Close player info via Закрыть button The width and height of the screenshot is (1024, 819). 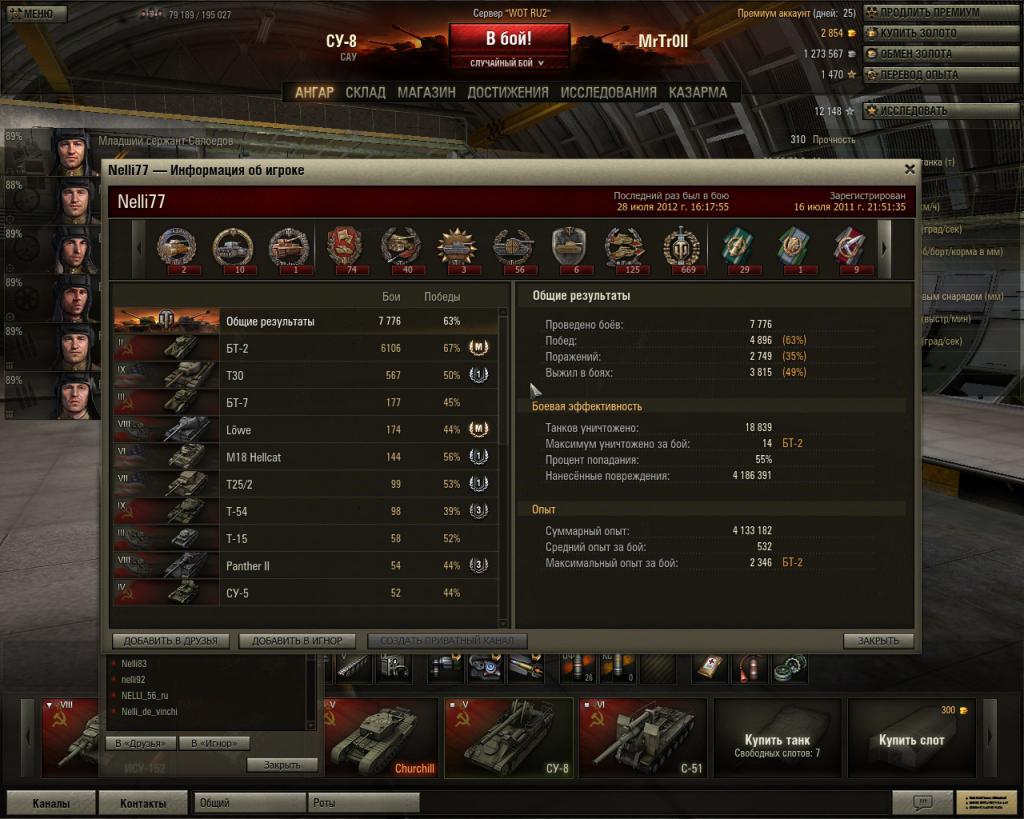(878, 641)
